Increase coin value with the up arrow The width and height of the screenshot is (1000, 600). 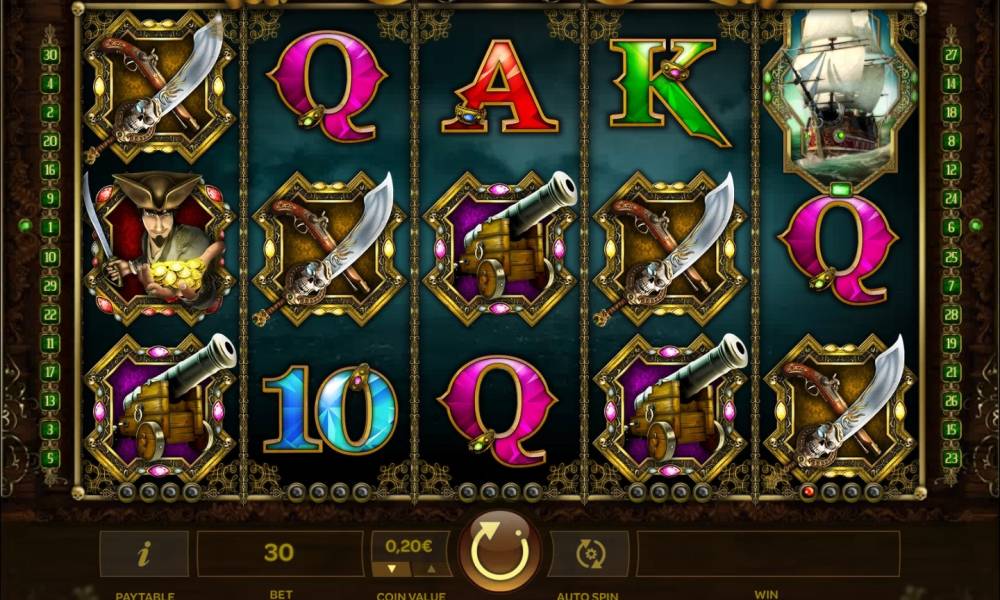(x=432, y=569)
